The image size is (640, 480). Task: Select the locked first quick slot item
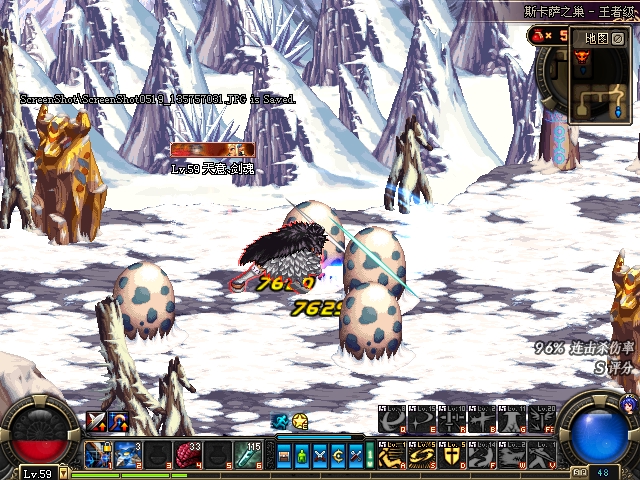[98, 455]
